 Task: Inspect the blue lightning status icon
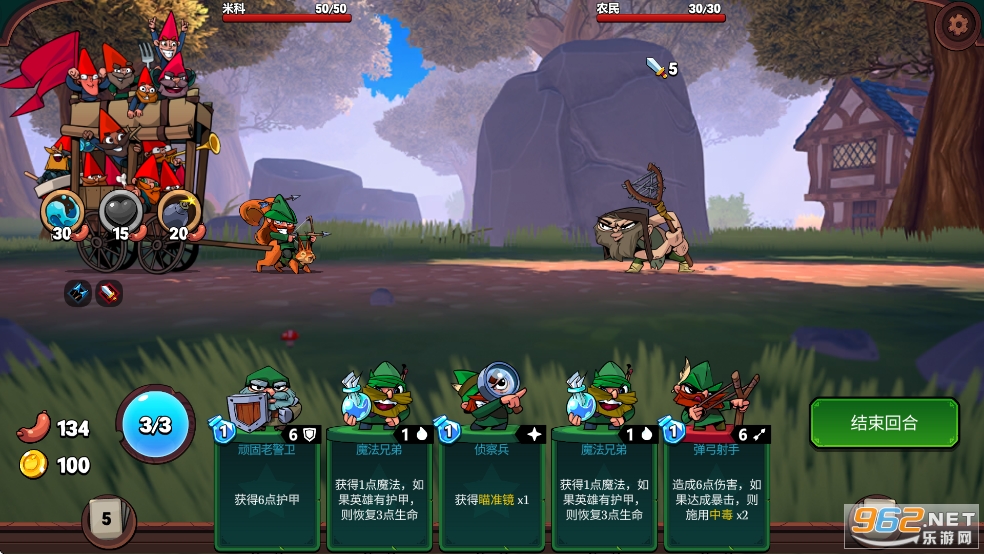coord(78,293)
